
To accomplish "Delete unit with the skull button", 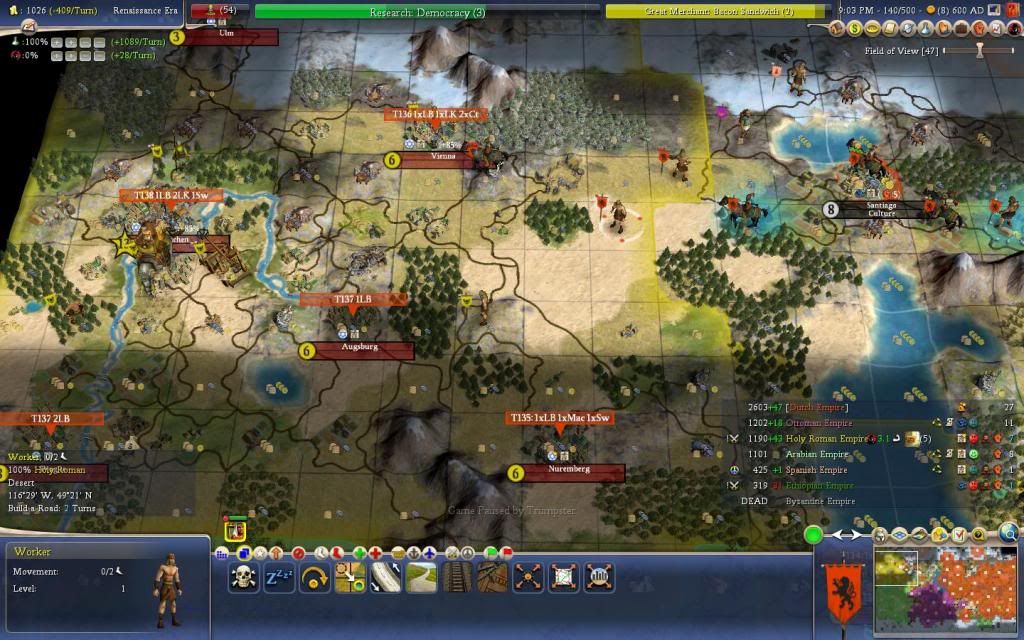I will (243, 577).
